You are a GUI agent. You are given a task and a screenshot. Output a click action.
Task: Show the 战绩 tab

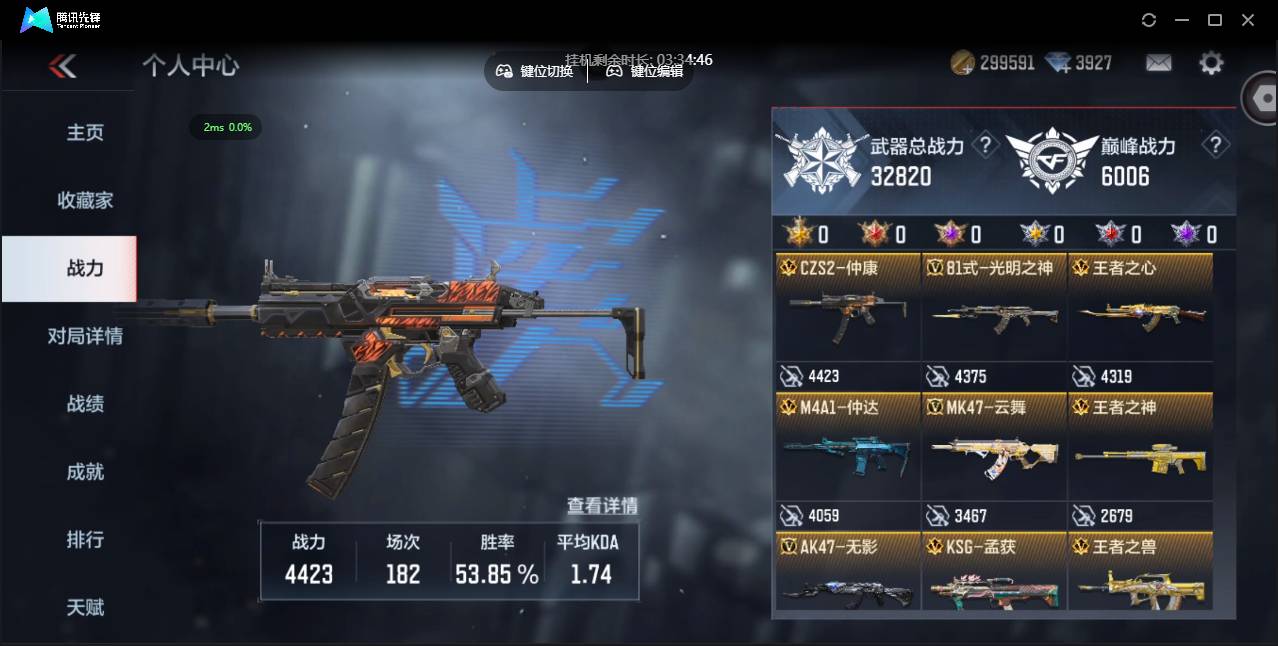click(x=85, y=404)
